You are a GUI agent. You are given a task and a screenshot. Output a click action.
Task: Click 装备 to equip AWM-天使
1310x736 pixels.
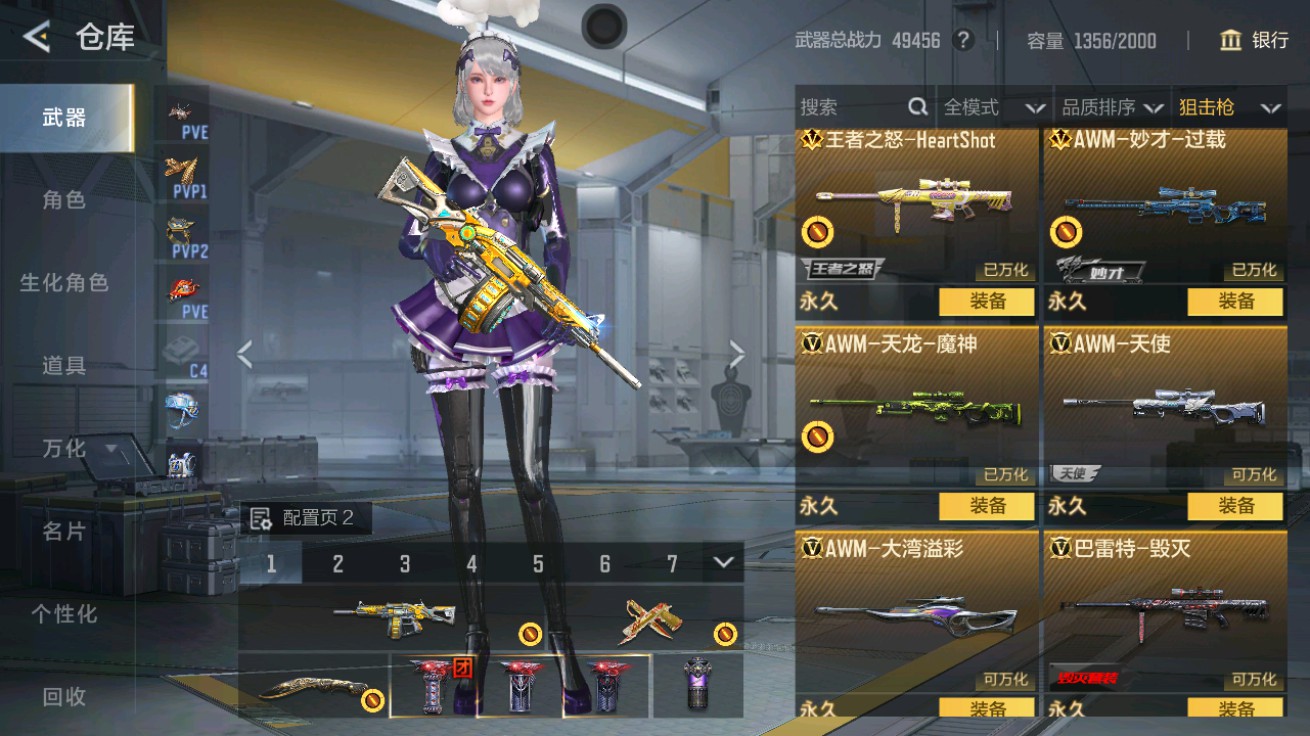1236,508
